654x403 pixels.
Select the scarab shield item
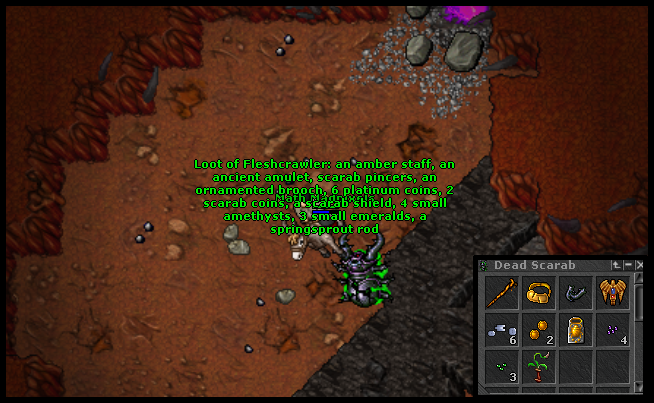pos(575,330)
